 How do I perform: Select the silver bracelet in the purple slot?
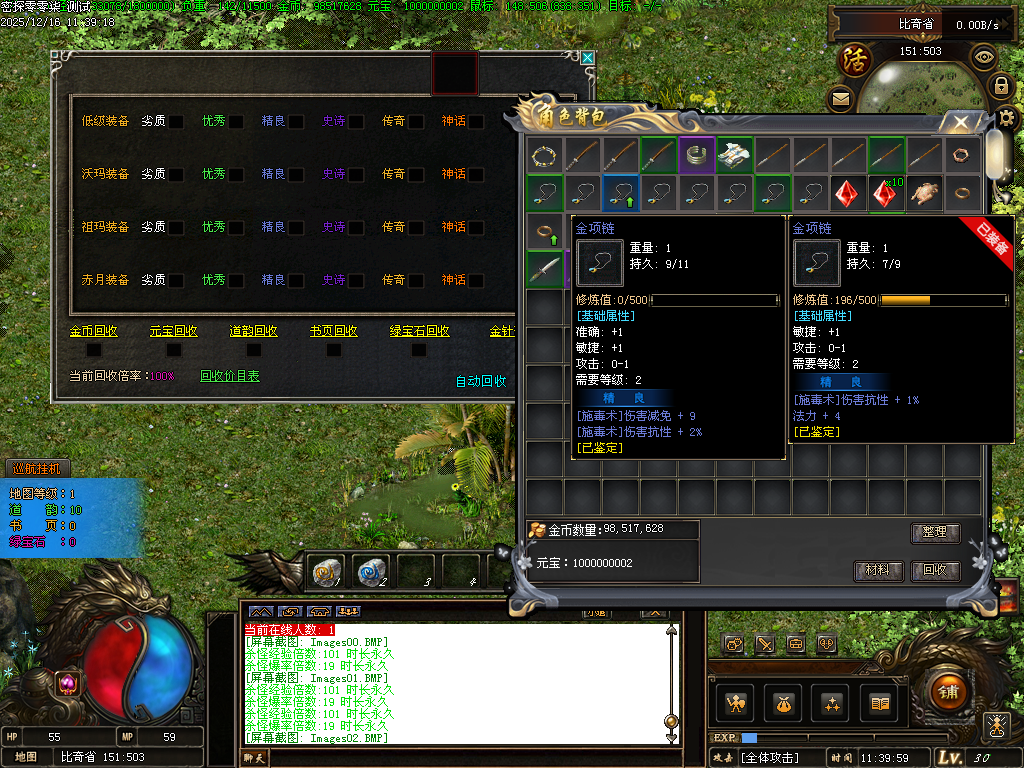coord(697,155)
